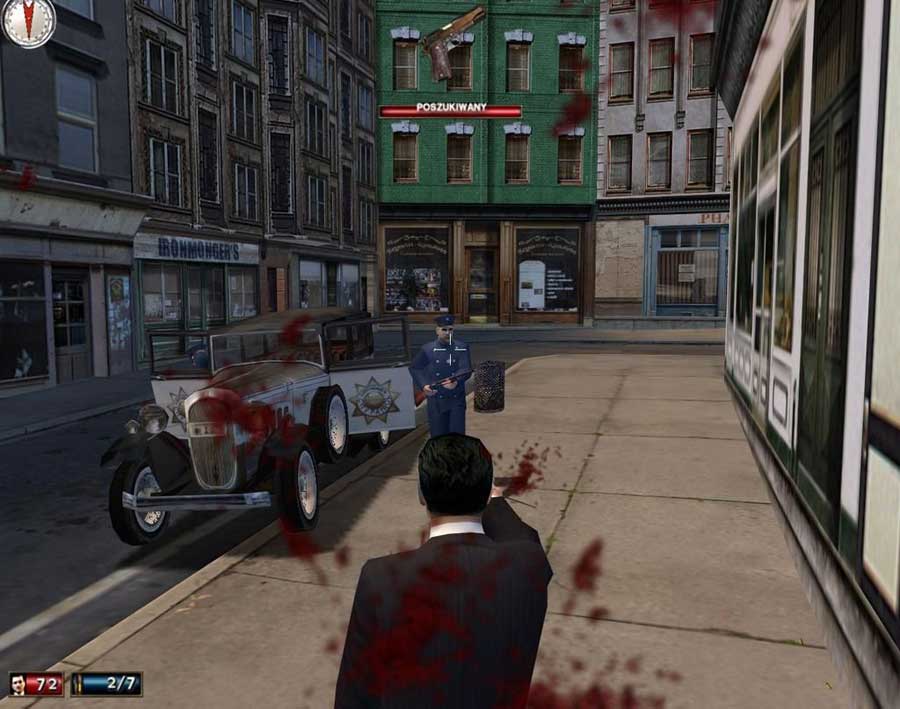The height and width of the screenshot is (709, 900).
Task: Click the red POSZUKIWANY wanted banner
Action: pos(450,110)
